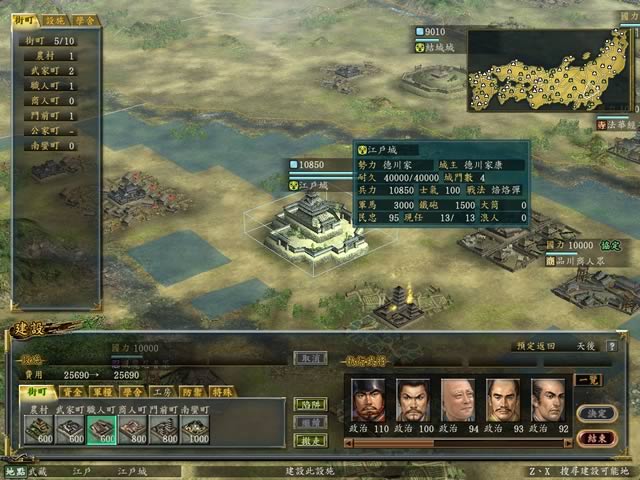The height and width of the screenshot is (480, 640).
Task: Choose the 武家町 building icon
Action: coord(70,430)
